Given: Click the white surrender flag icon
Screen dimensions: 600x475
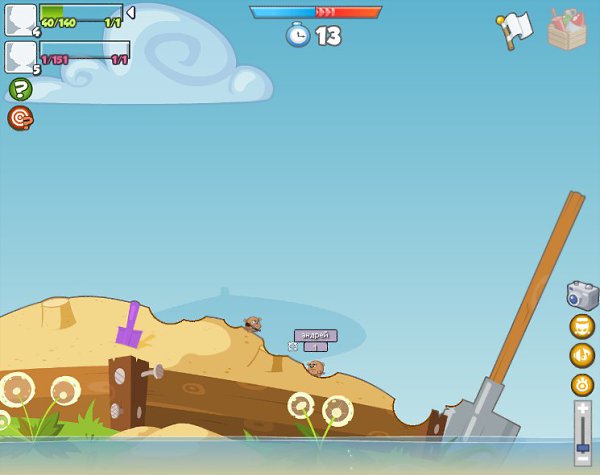Looking at the screenshot, I should tap(514, 30).
